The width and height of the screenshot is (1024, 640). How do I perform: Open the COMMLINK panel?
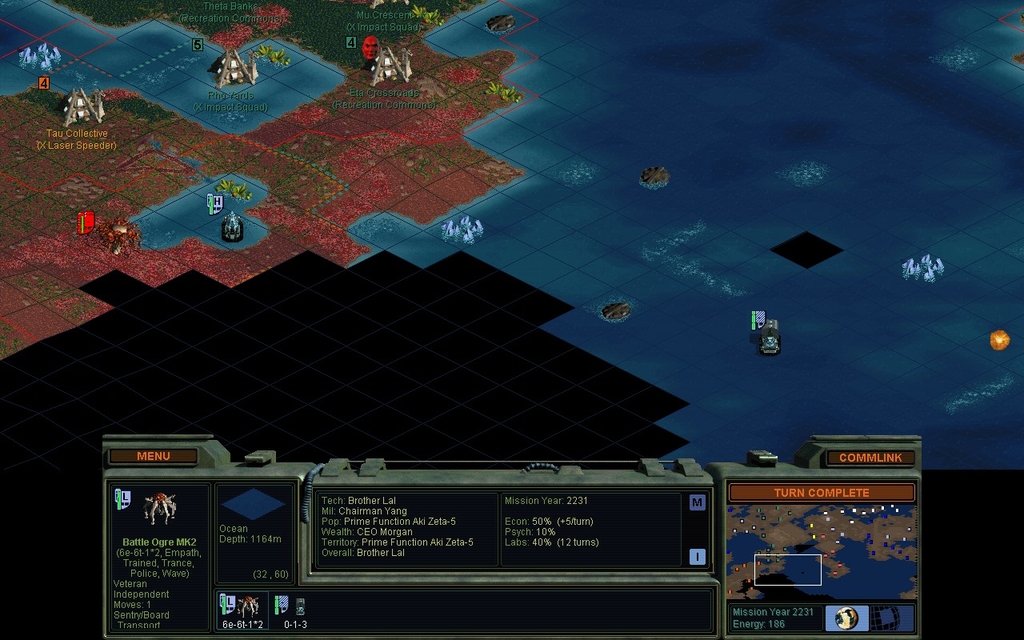pyautogui.click(x=870, y=457)
